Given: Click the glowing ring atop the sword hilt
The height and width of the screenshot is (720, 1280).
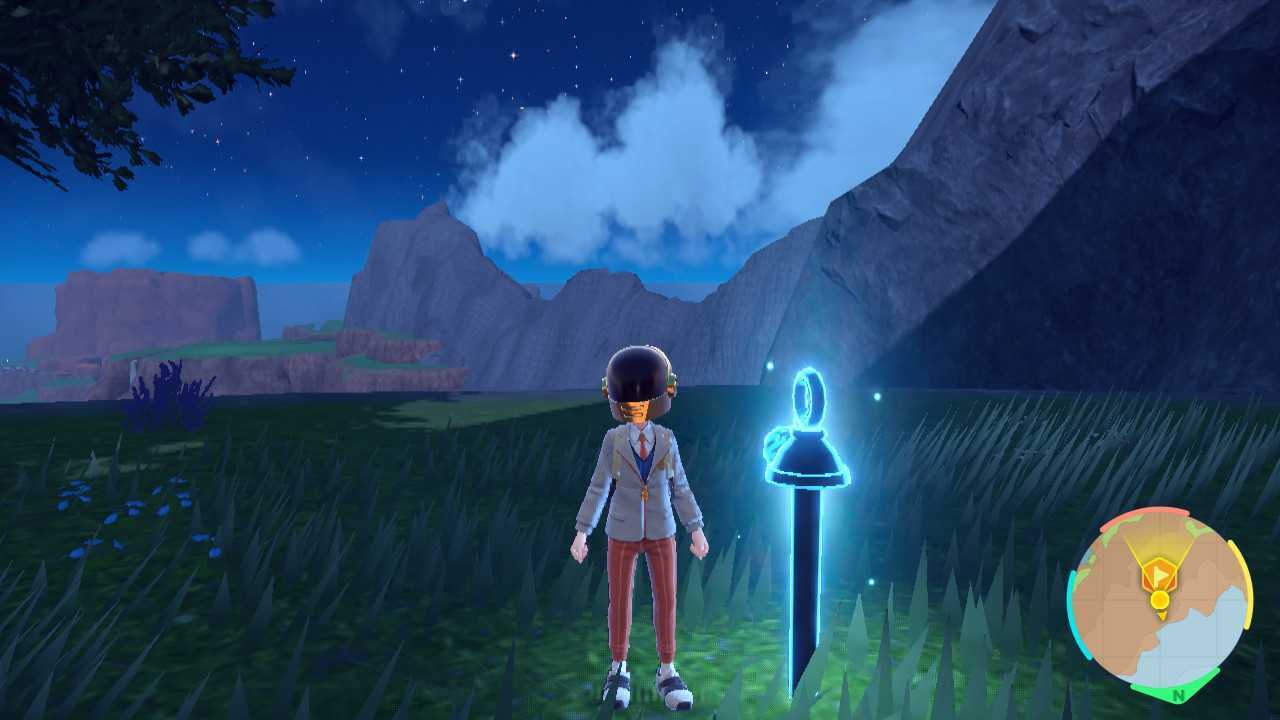Looking at the screenshot, I should [x=808, y=398].
